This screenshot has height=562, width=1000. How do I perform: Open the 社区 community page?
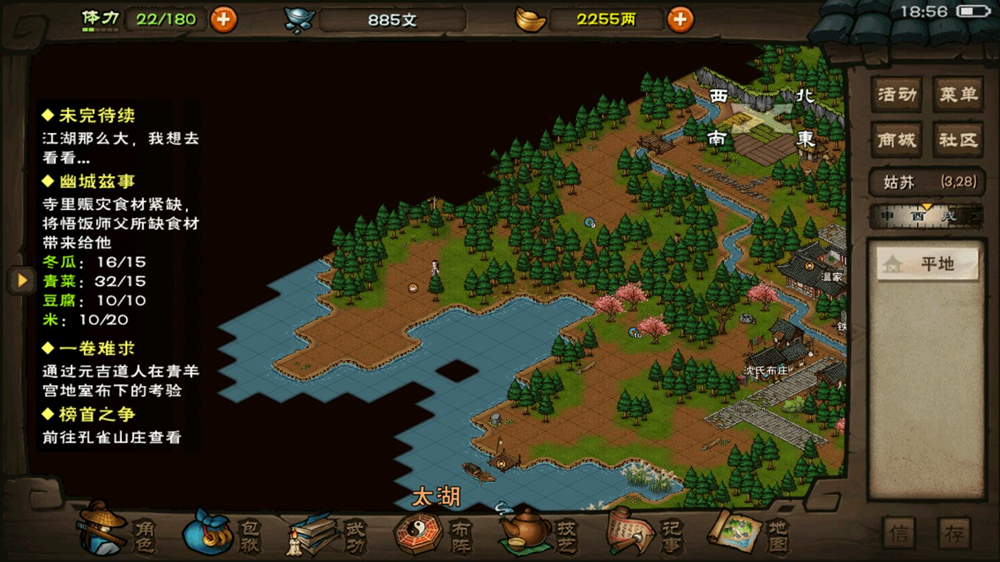pyautogui.click(x=956, y=140)
